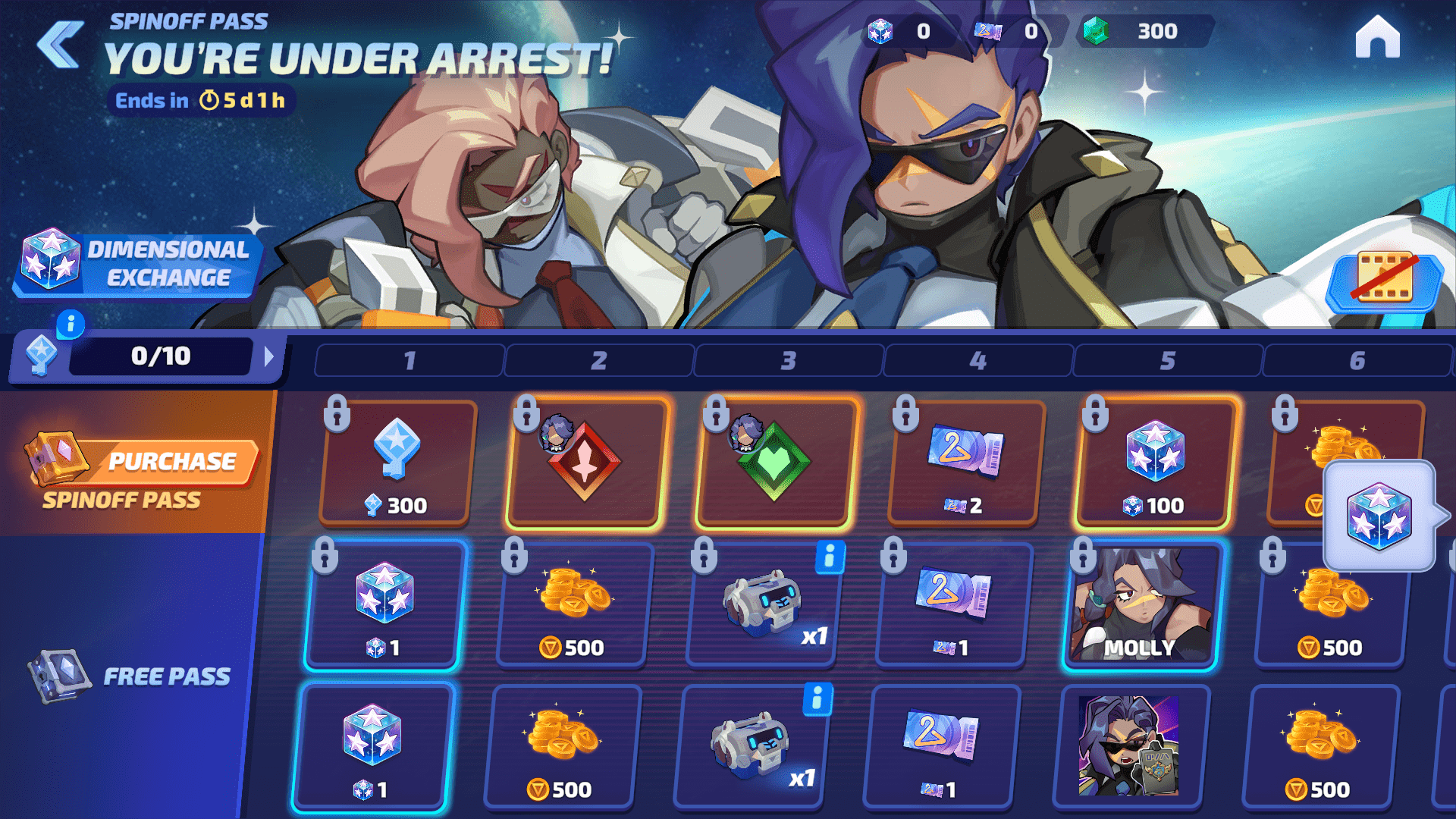
Task: Select the sunglasses character portrait reward
Action: click(1130, 746)
